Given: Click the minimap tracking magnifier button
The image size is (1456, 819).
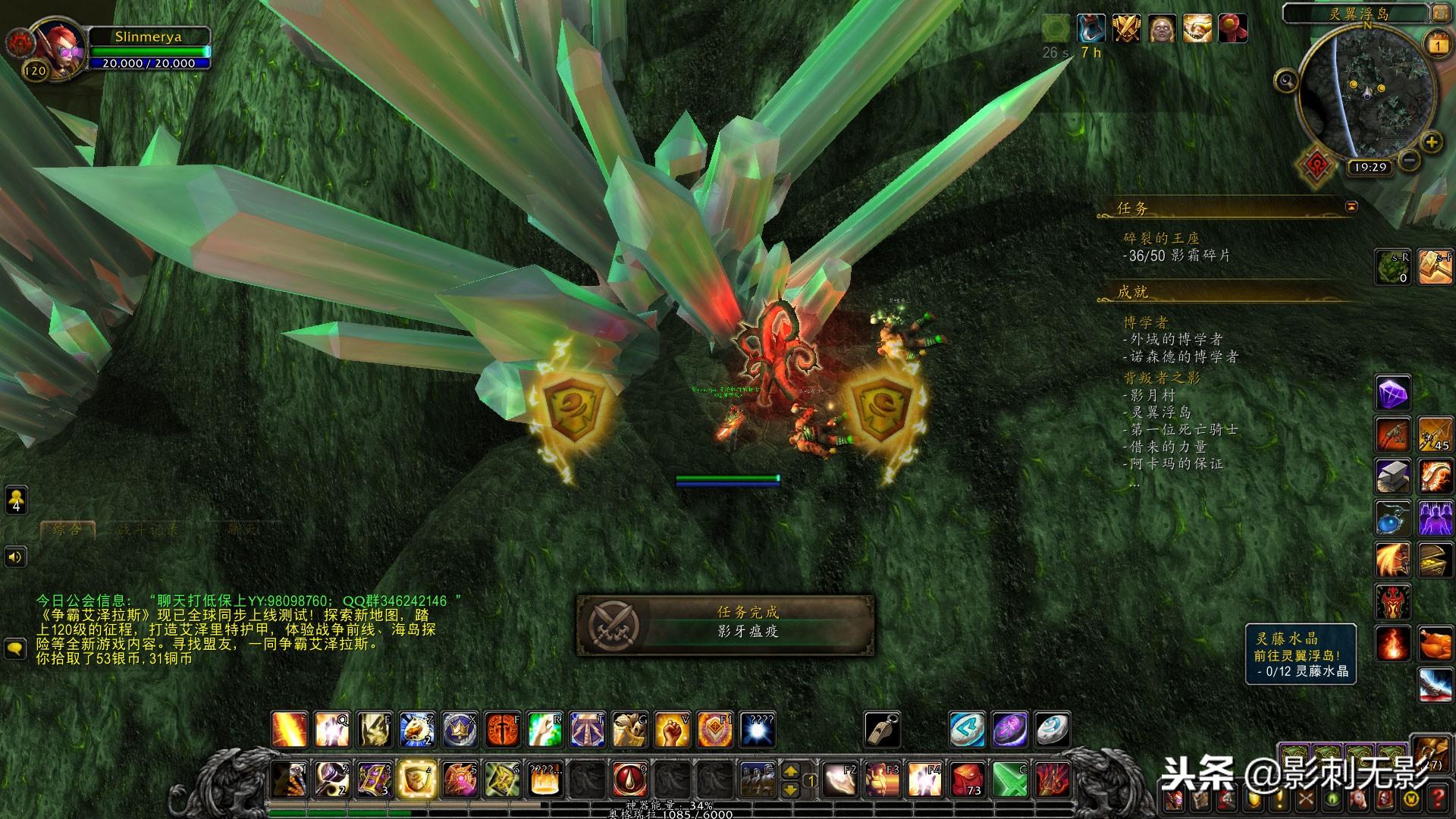Looking at the screenshot, I should (x=1286, y=80).
